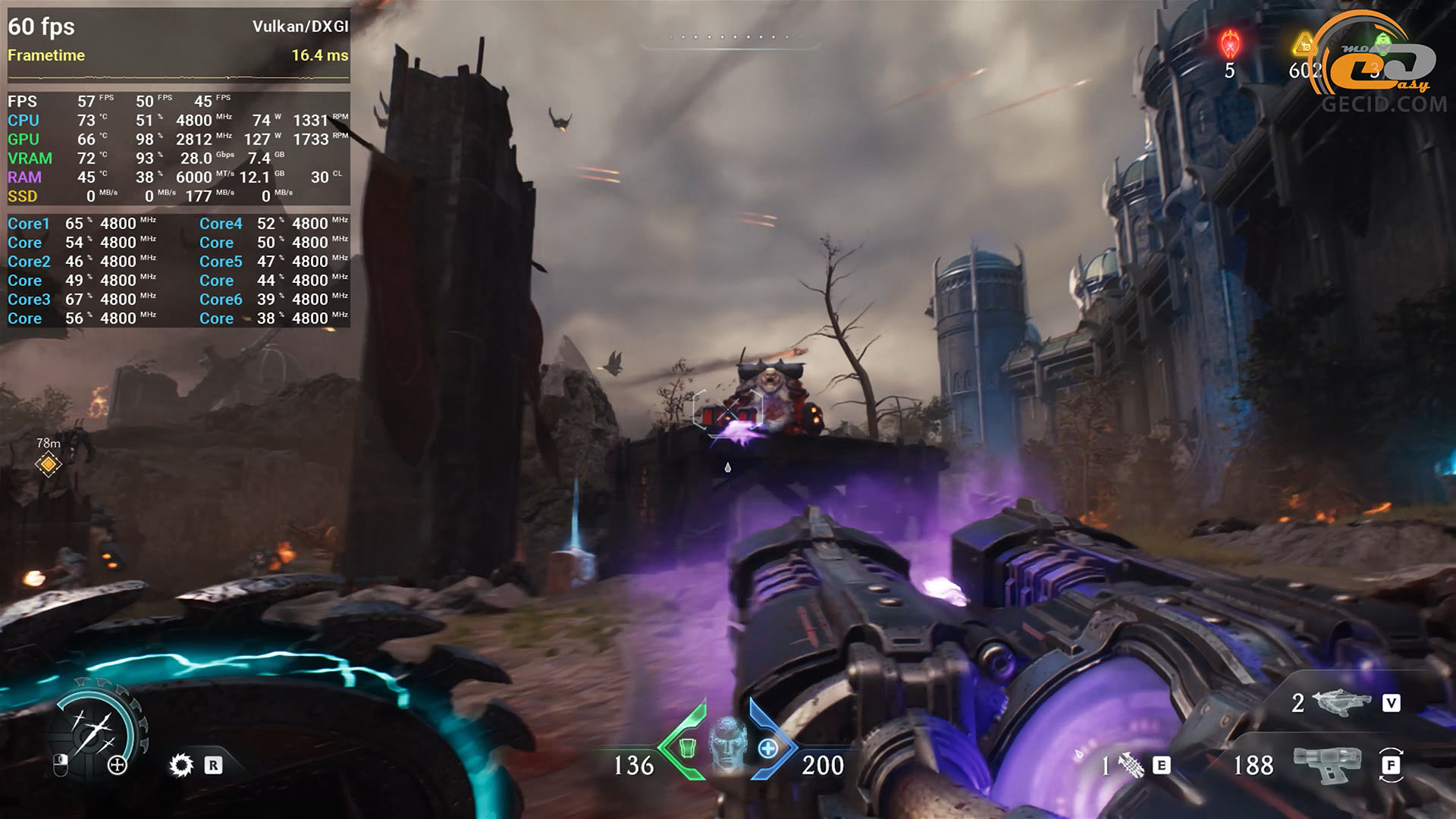
Task: Click the red demonic skull resource icon
Action: pos(1230,44)
